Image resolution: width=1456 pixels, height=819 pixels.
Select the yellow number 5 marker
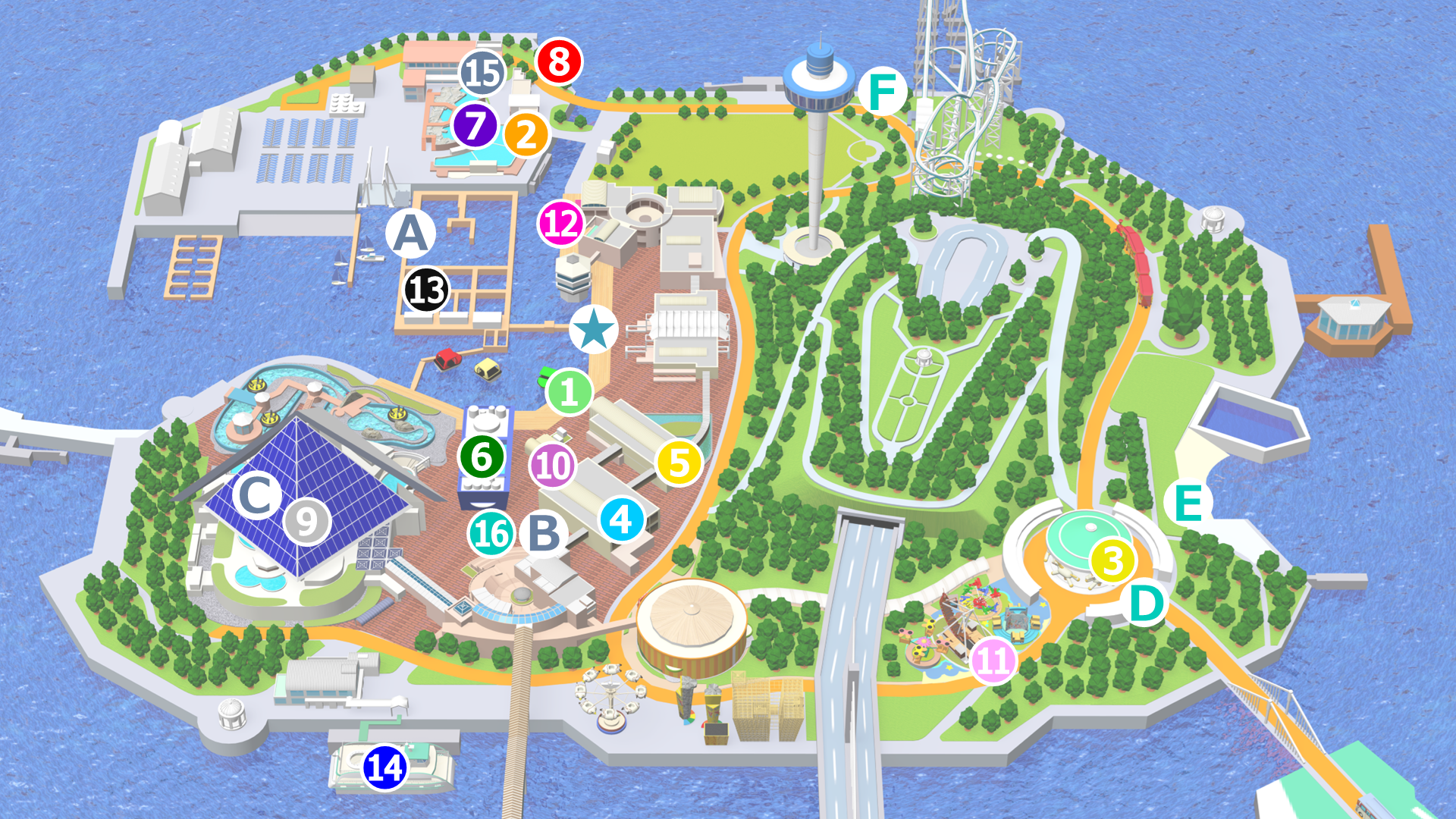[x=679, y=463]
